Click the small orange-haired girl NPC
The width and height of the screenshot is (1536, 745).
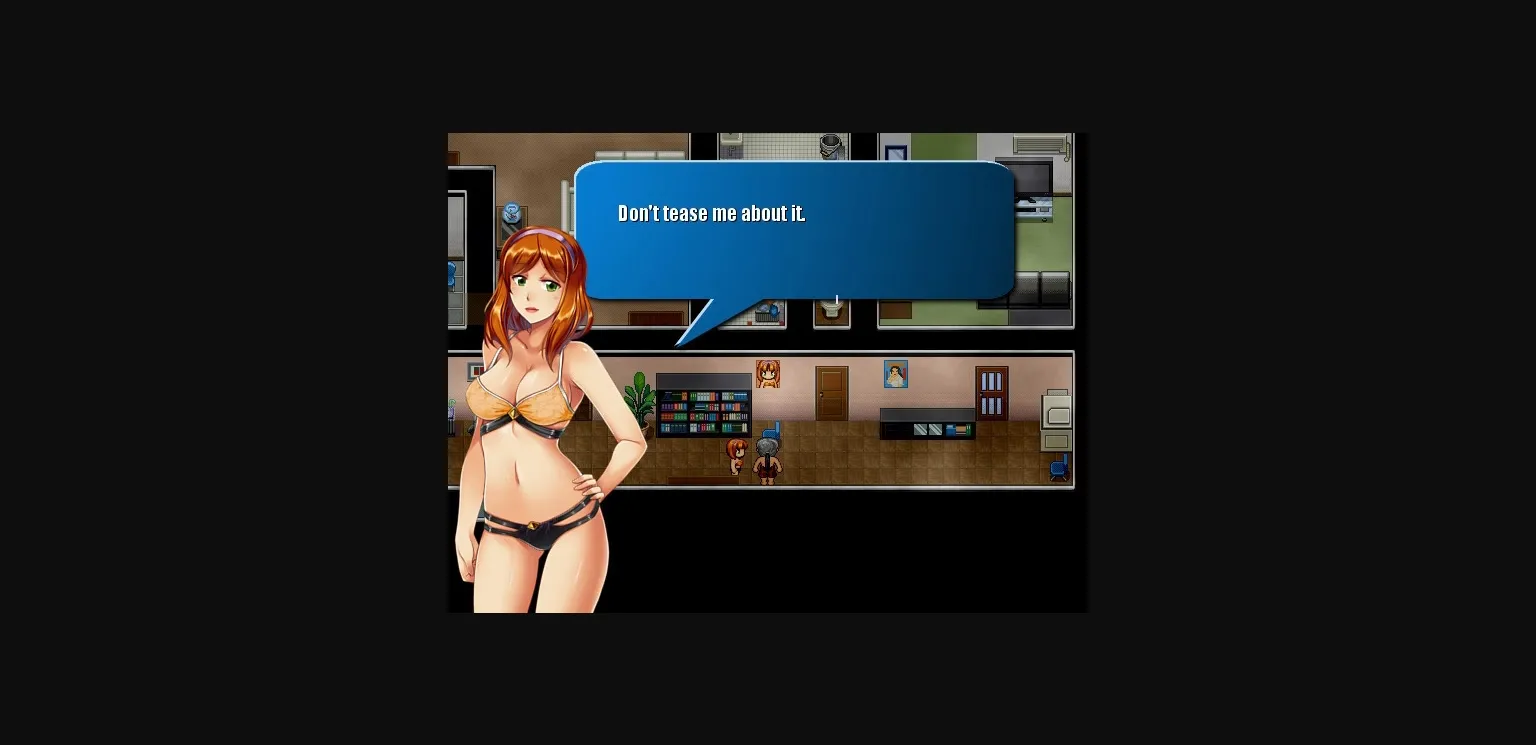pos(736,456)
